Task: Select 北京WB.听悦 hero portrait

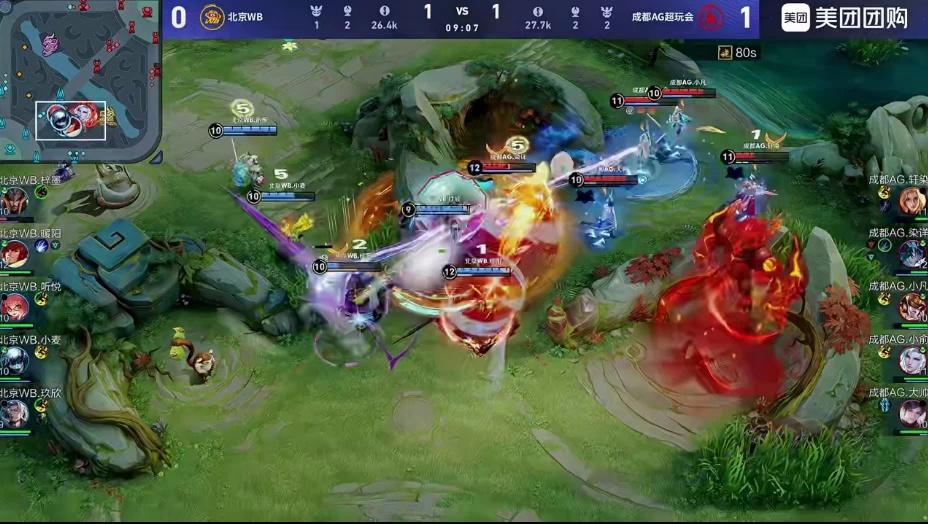Action: (14, 307)
